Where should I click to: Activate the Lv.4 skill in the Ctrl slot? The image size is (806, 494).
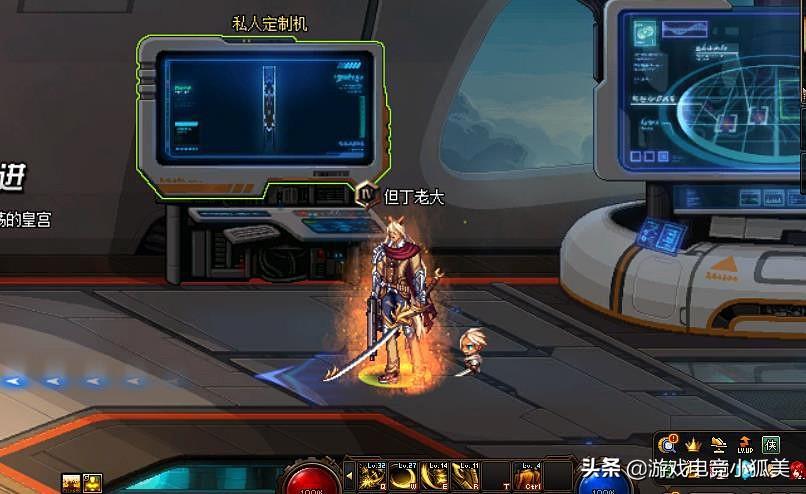click(x=529, y=477)
